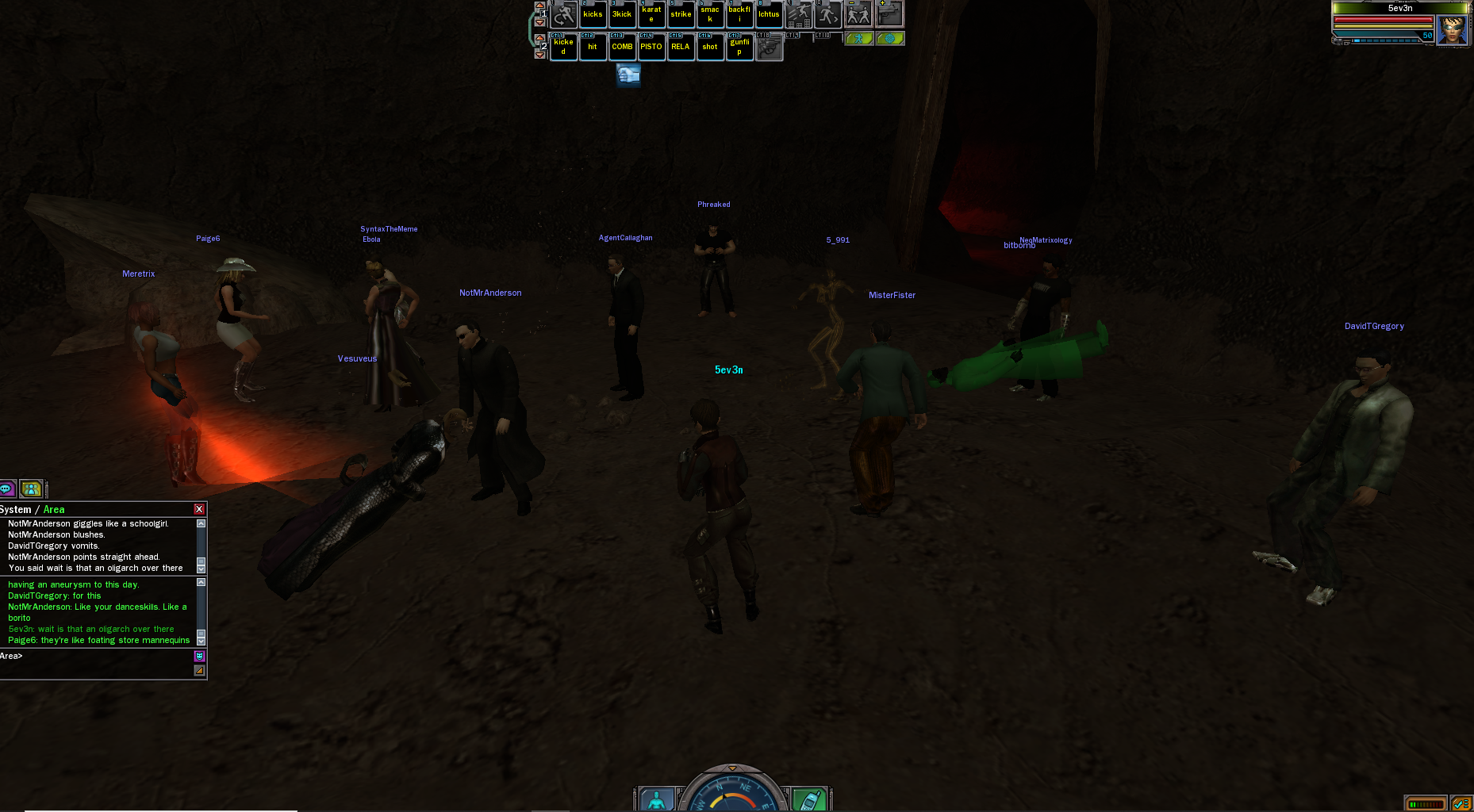This screenshot has width=1474, height=812.
Task: Close the System / Area chat window
Action: click(x=199, y=509)
